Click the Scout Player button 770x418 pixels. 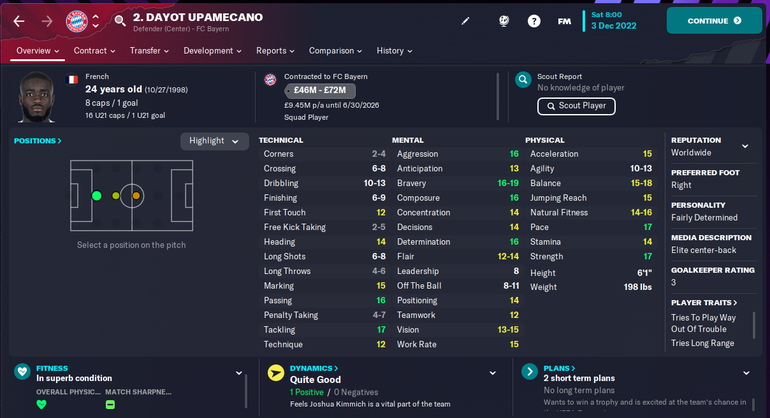pyautogui.click(x=576, y=106)
